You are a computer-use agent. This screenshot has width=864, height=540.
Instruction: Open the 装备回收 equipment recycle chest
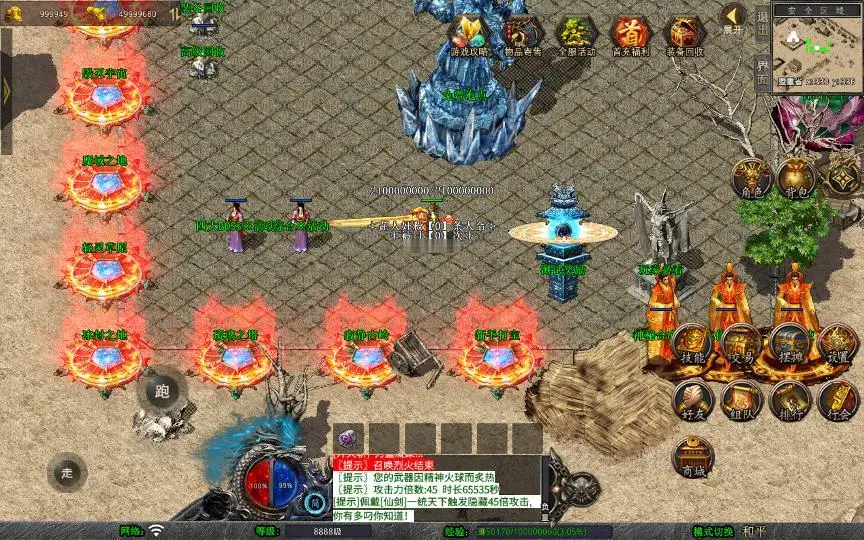683,35
